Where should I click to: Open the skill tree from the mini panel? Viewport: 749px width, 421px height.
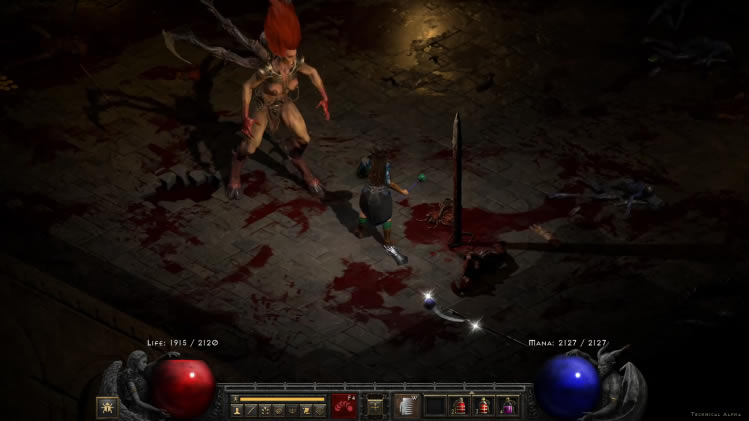tap(264, 410)
